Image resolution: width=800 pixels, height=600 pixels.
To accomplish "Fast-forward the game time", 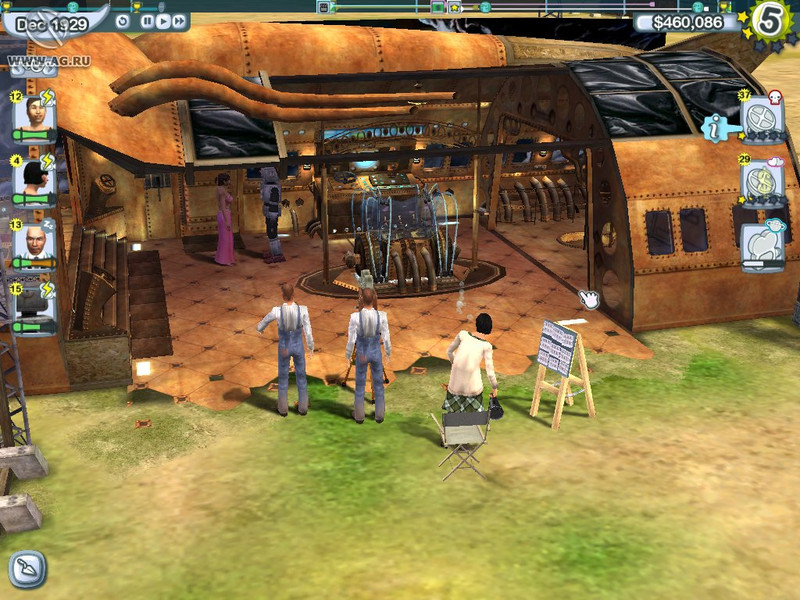I will coord(178,20).
